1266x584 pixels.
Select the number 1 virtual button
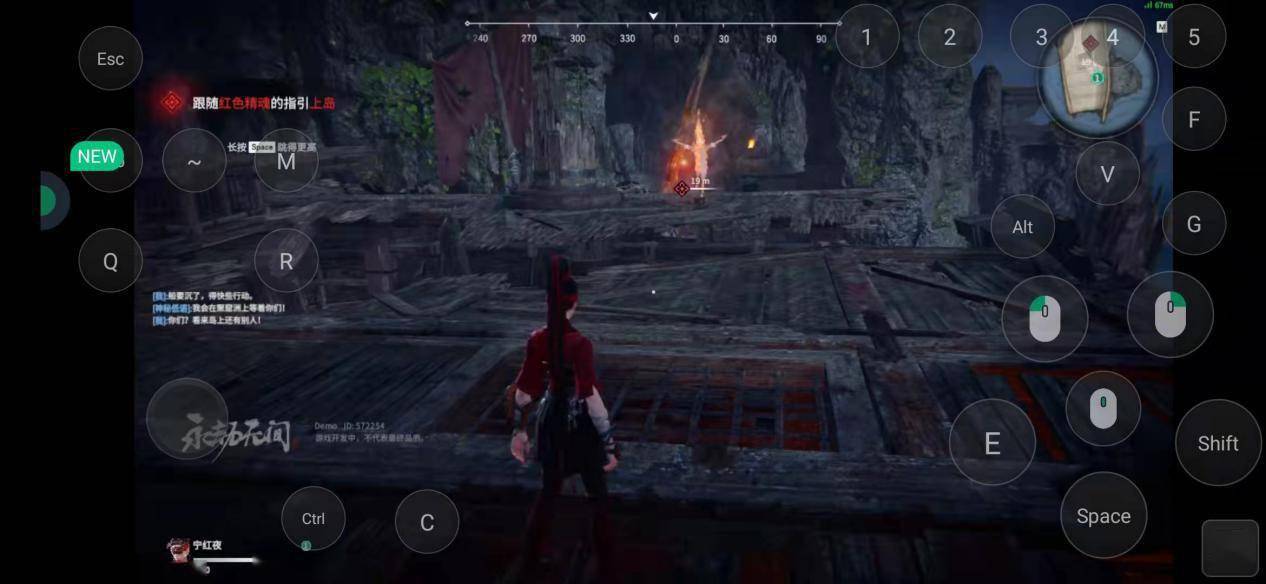pos(866,37)
